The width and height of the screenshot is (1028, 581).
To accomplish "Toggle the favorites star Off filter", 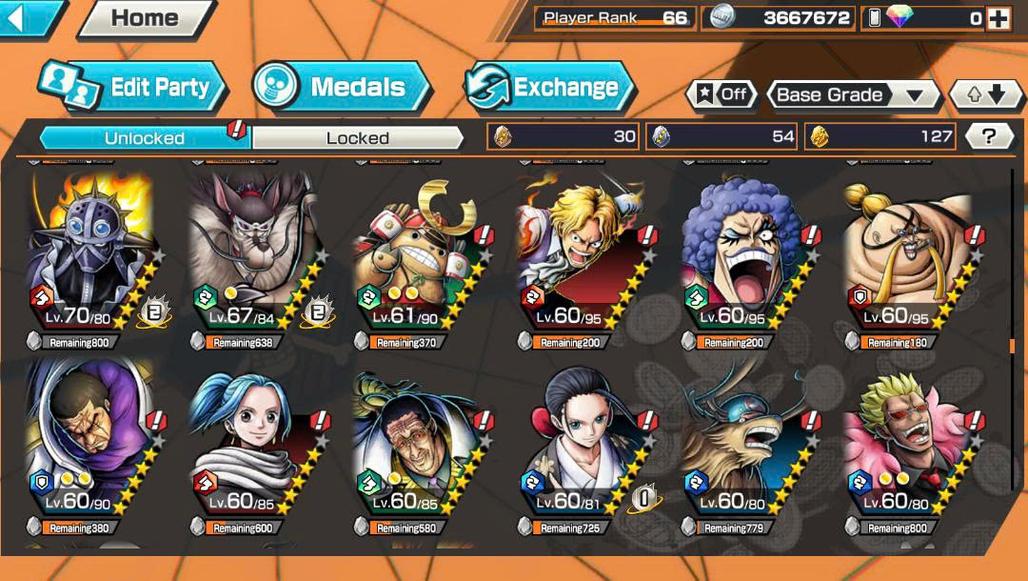I will pyautogui.click(x=722, y=95).
